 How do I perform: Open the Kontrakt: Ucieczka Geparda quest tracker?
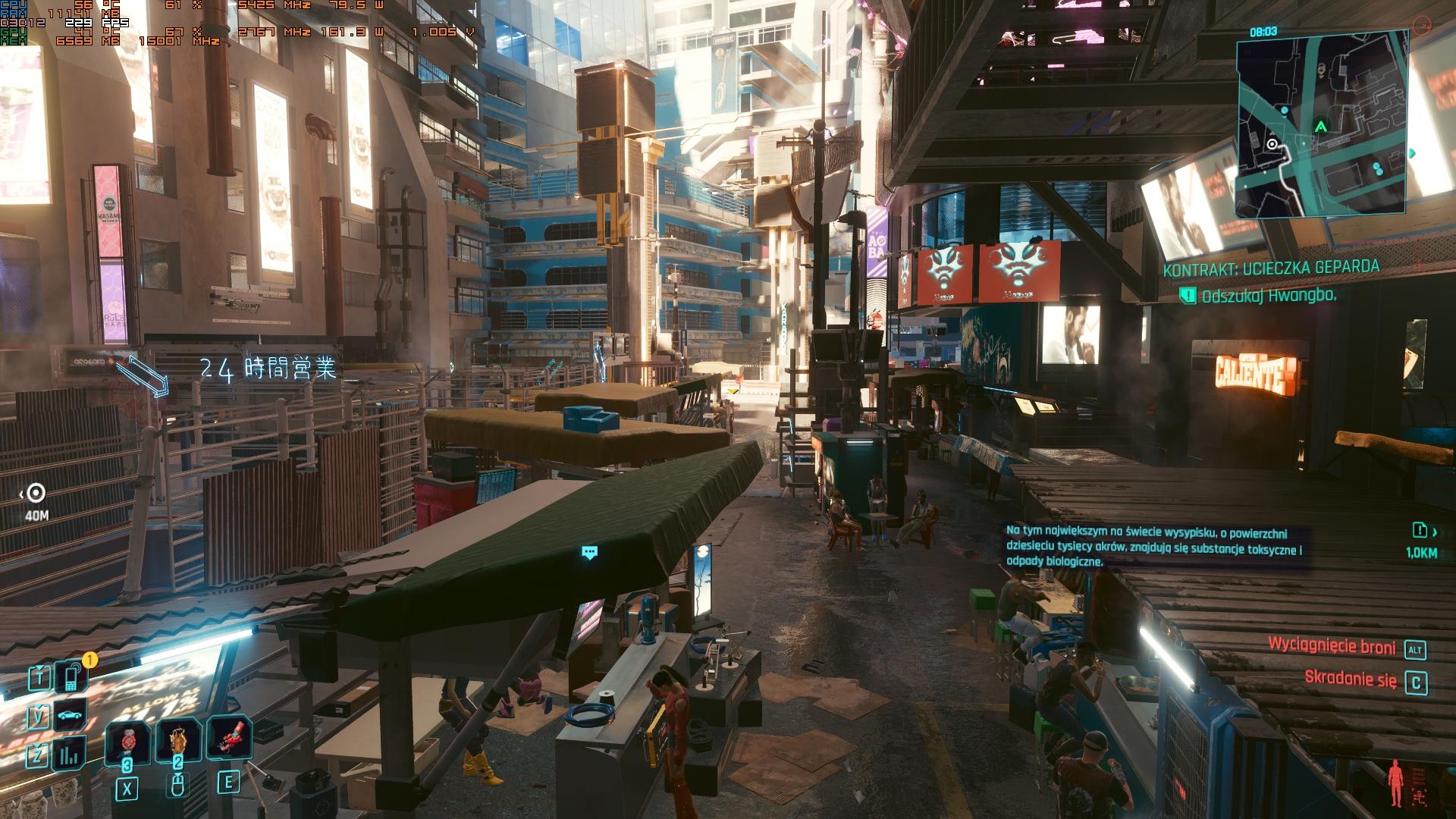coord(1271,268)
